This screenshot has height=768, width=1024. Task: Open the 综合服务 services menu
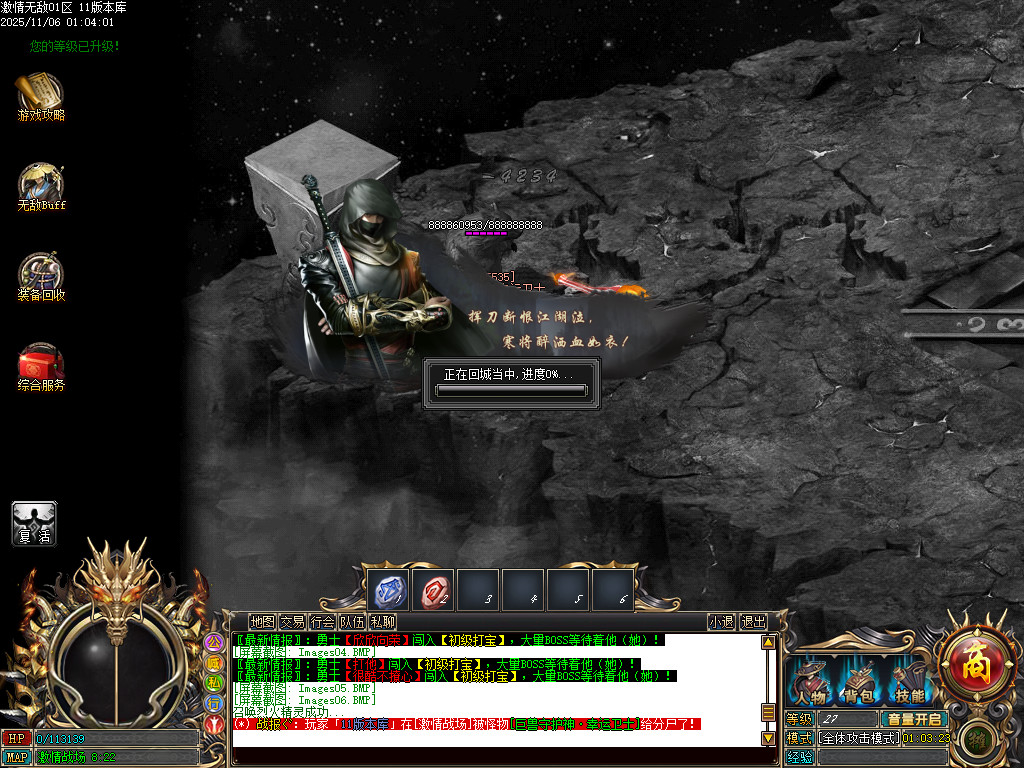[x=40, y=364]
